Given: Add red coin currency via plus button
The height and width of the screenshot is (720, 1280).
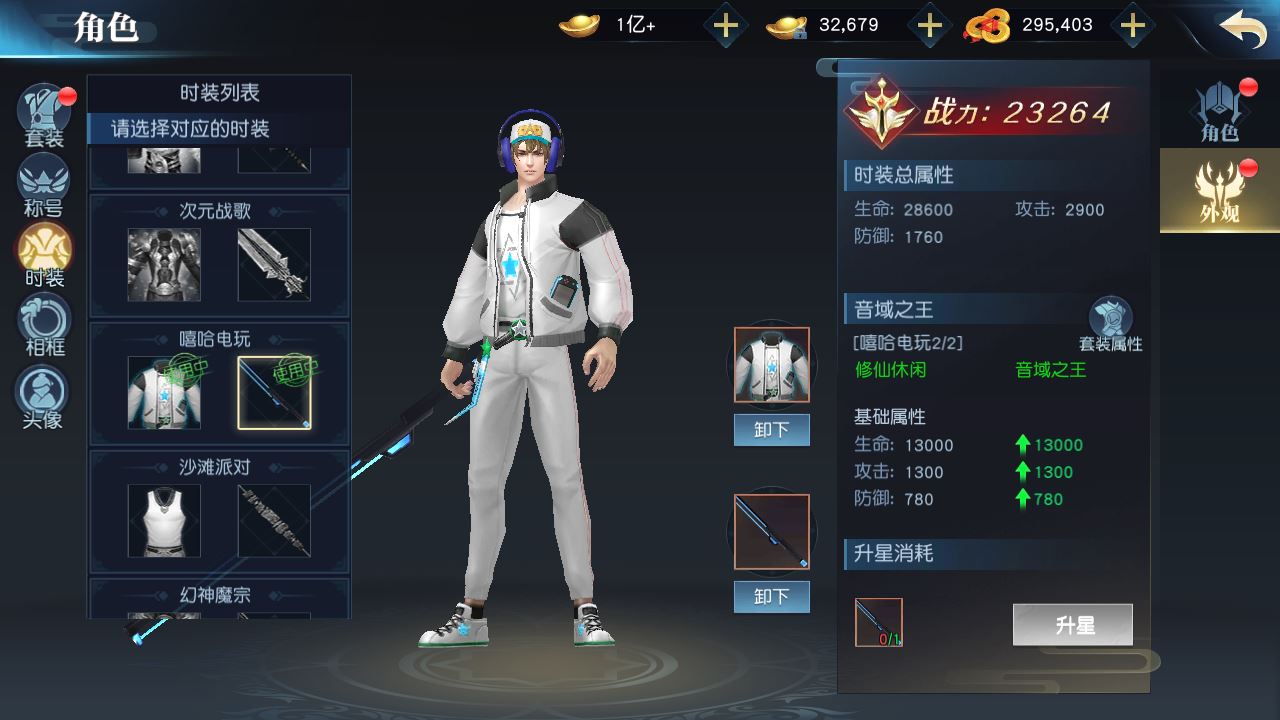Looking at the screenshot, I should pos(1132,26).
